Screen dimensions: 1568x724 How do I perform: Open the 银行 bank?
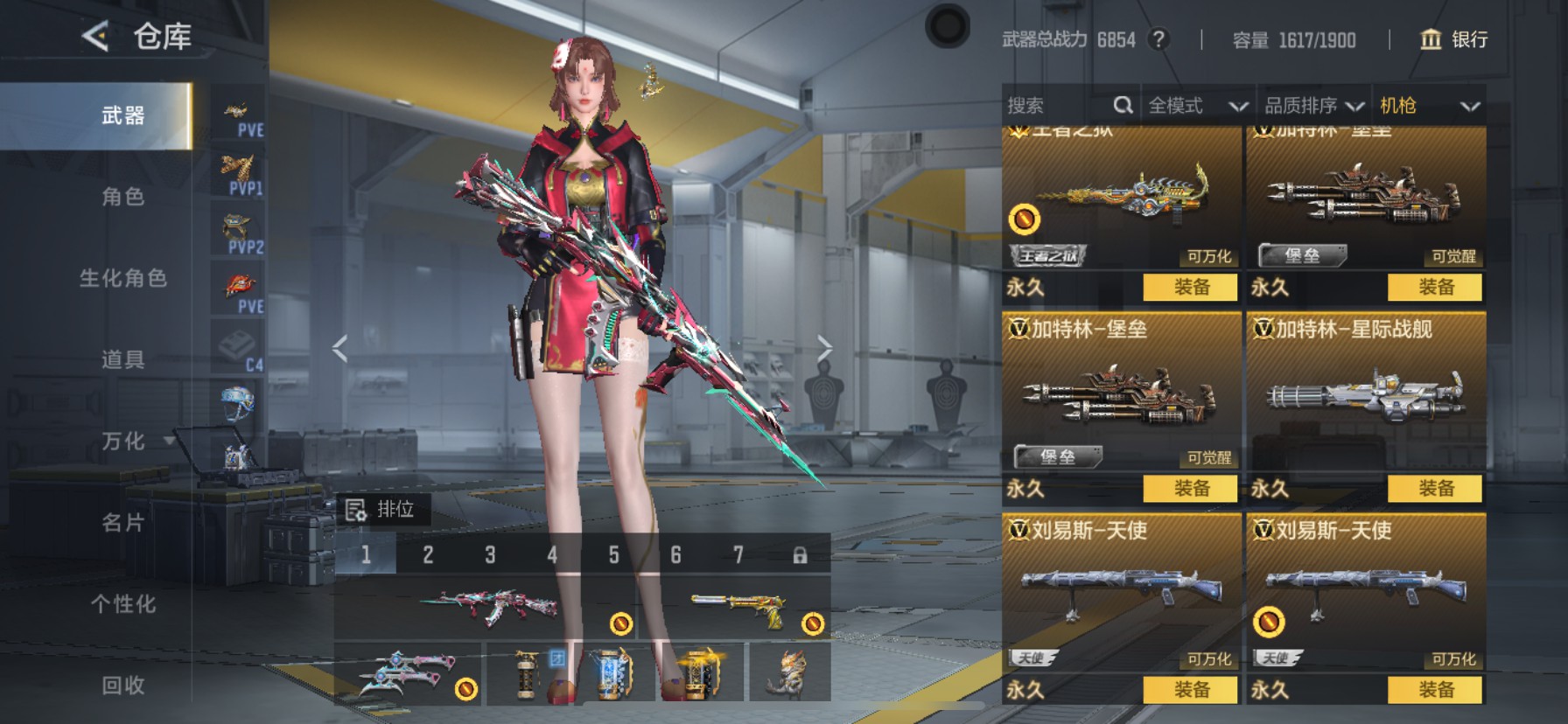click(1453, 39)
